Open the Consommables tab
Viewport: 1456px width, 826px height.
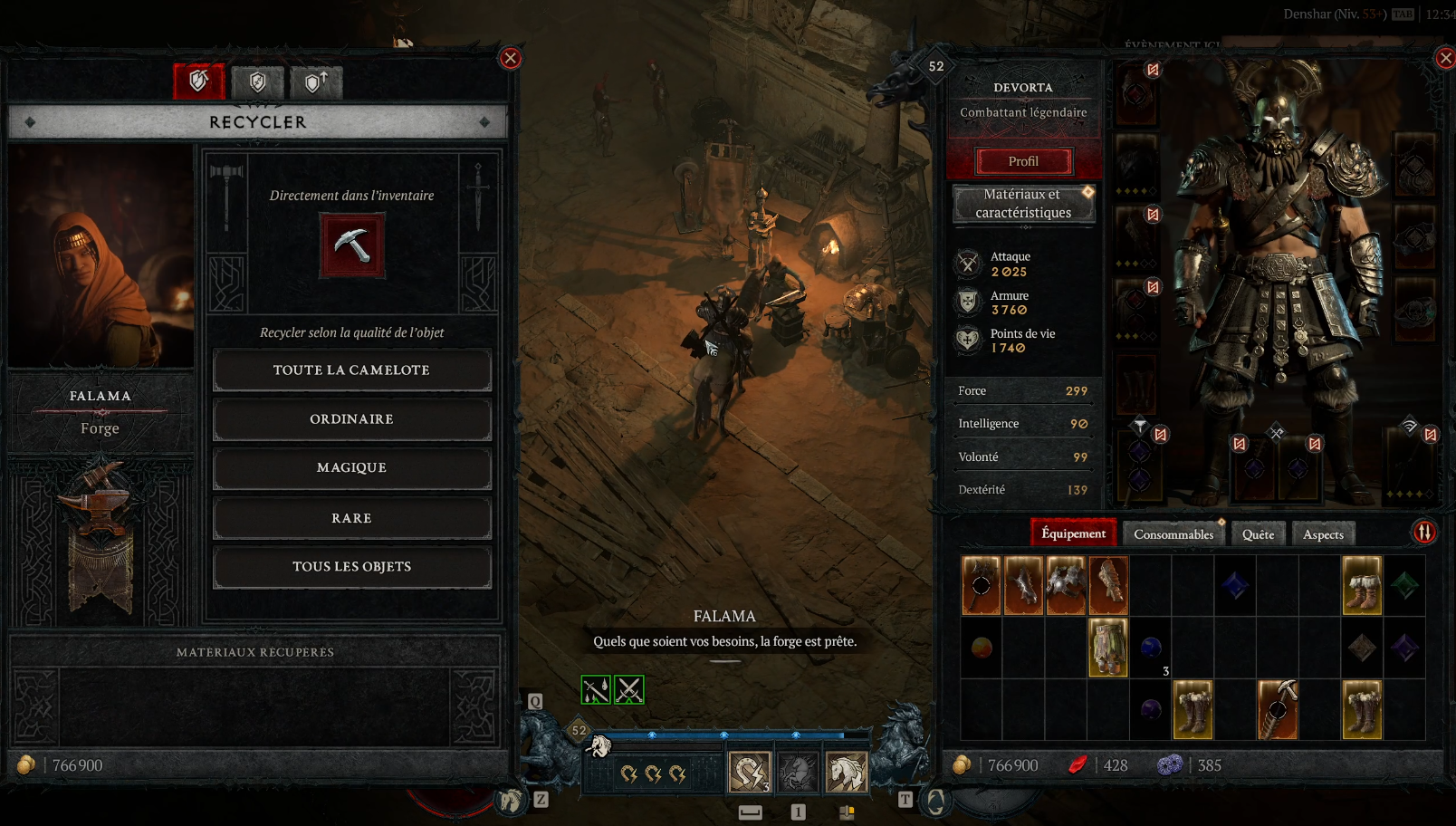1173,534
